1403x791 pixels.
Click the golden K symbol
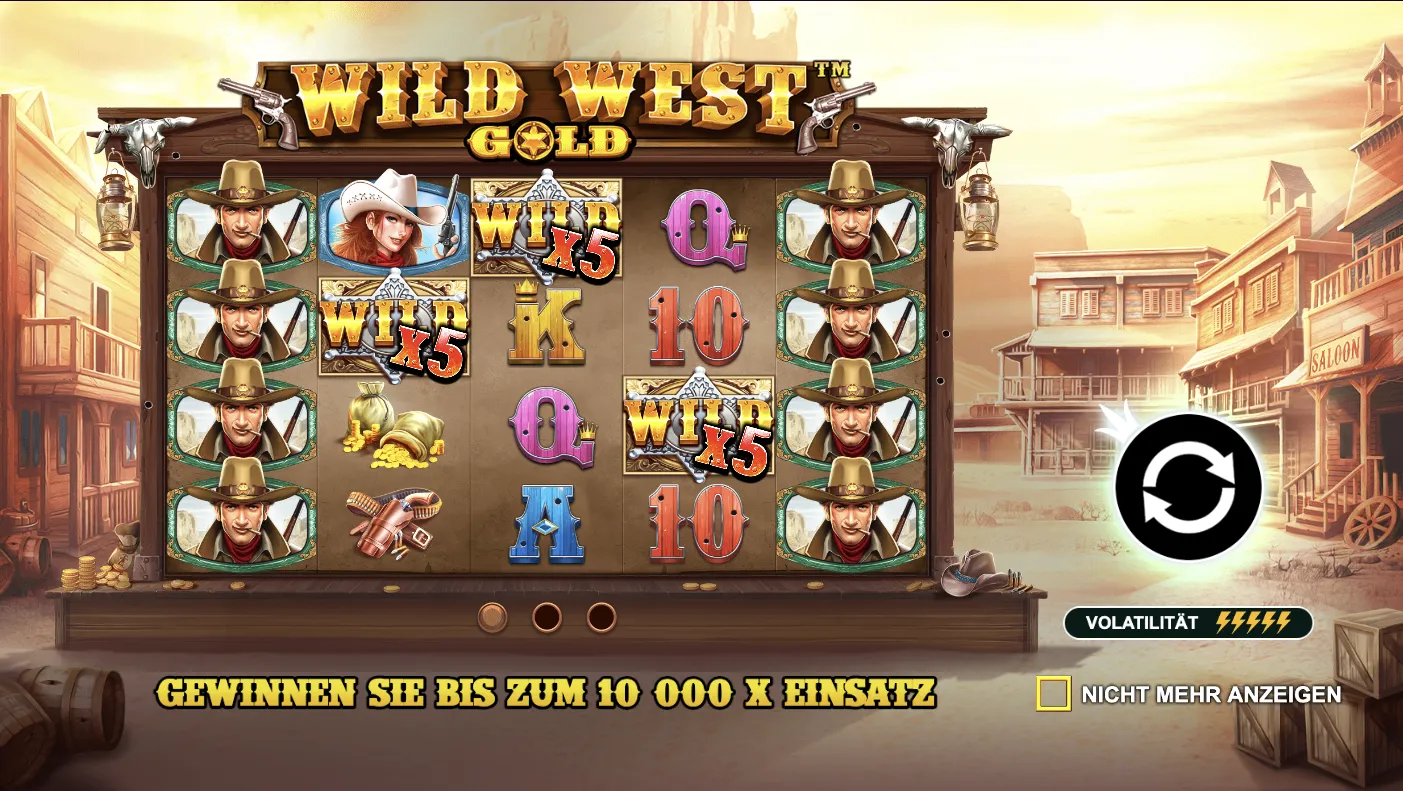click(547, 325)
